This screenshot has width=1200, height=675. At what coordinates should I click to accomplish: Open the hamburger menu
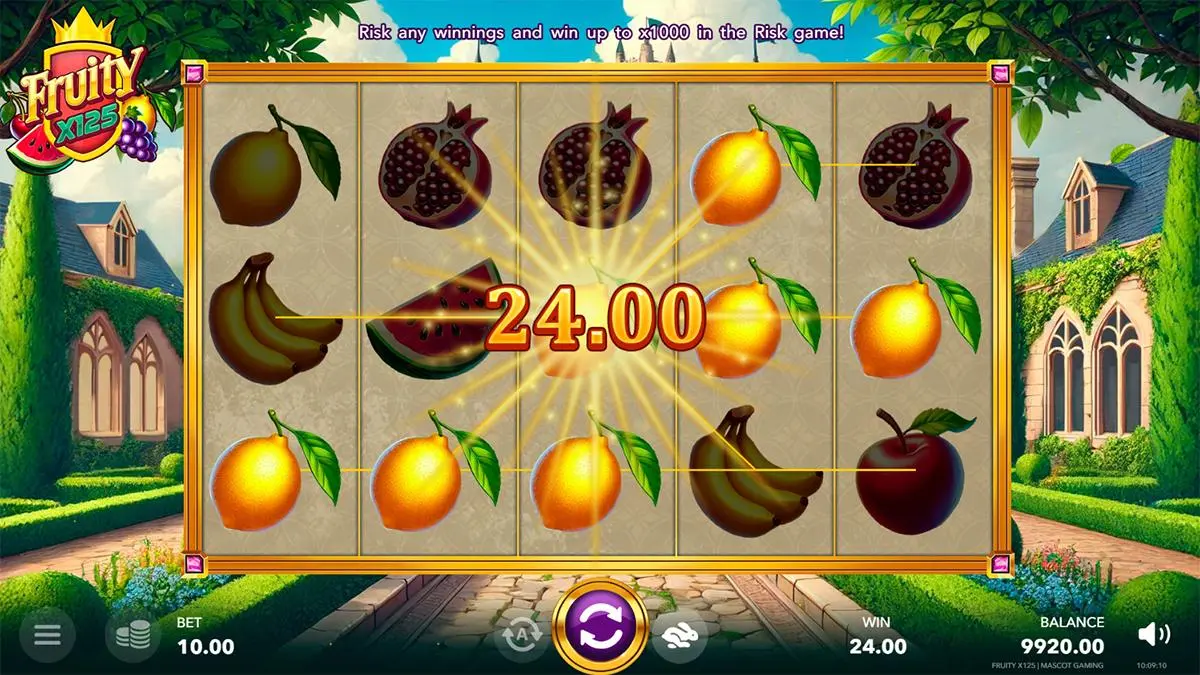(x=47, y=634)
